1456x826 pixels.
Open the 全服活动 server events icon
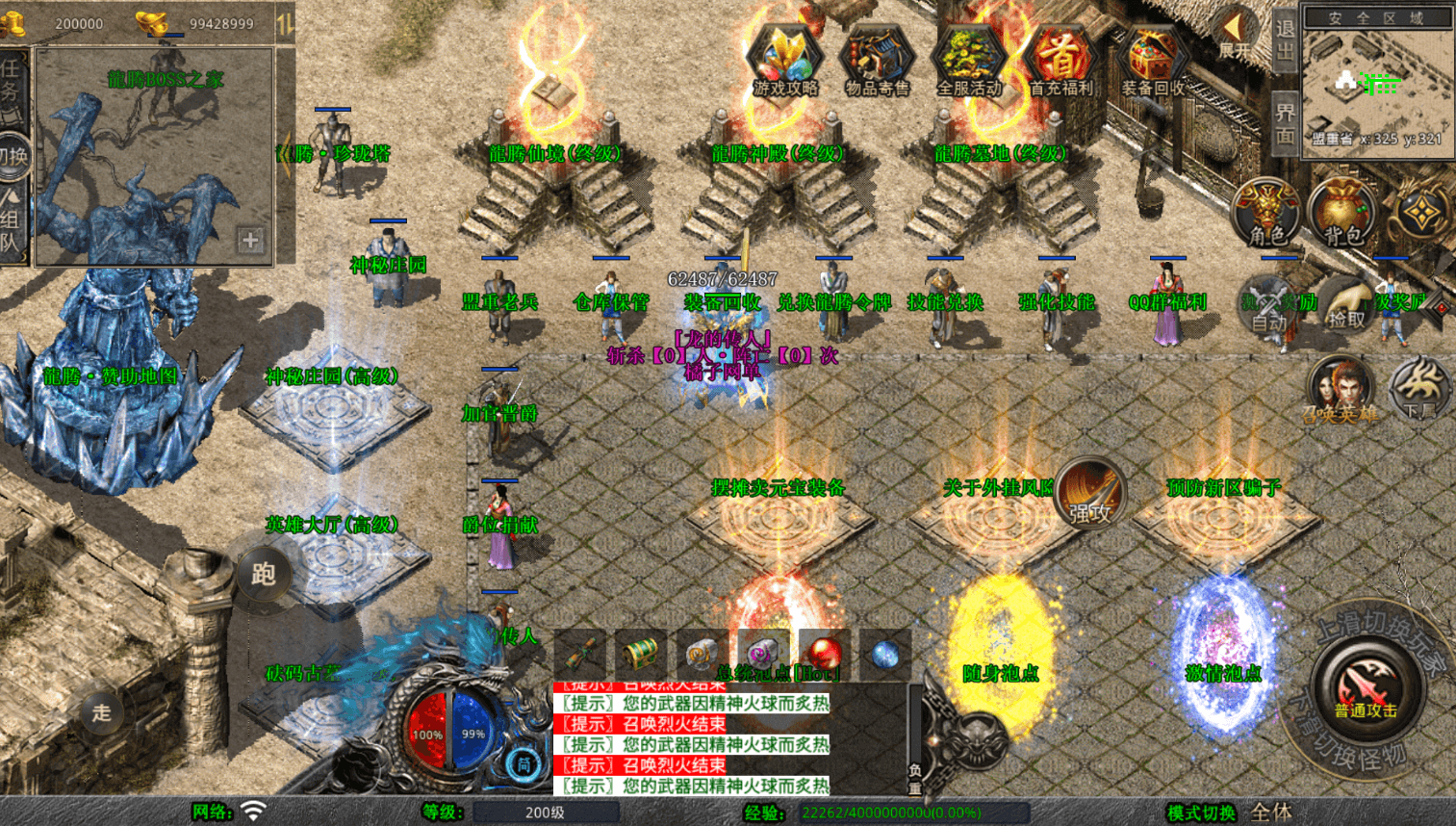coord(968,60)
